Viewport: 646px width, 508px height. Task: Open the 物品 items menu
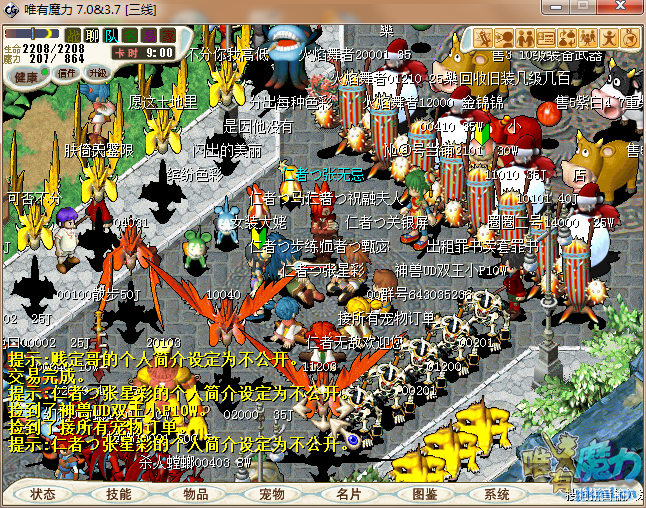pyautogui.click(x=195, y=494)
